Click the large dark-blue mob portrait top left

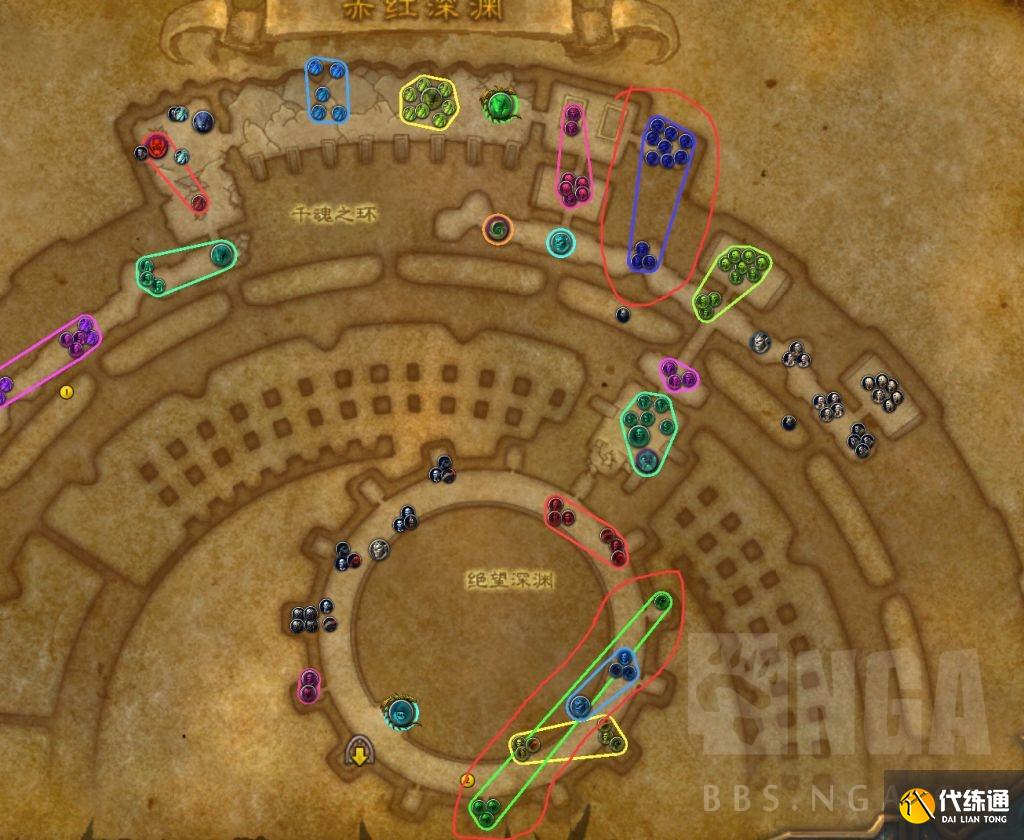[x=203, y=122]
